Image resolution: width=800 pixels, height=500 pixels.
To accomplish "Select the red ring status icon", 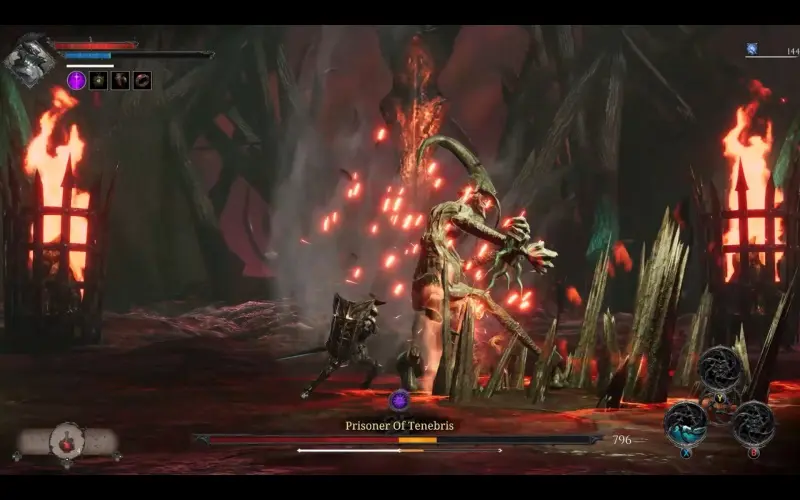I will pyautogui.click(x=142, y=80).
